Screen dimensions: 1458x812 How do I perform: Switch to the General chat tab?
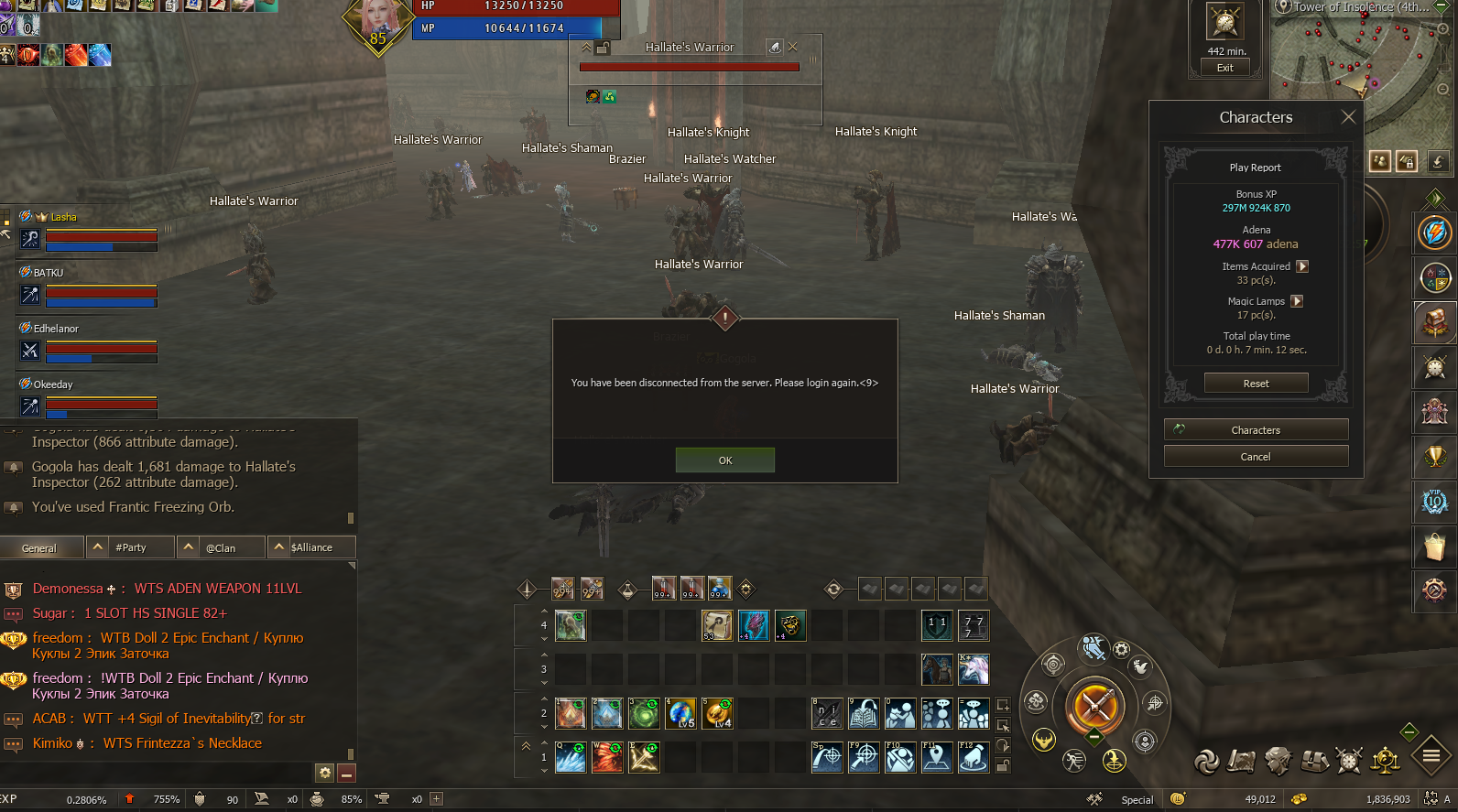pyautogui.click(x=39, y=548)
